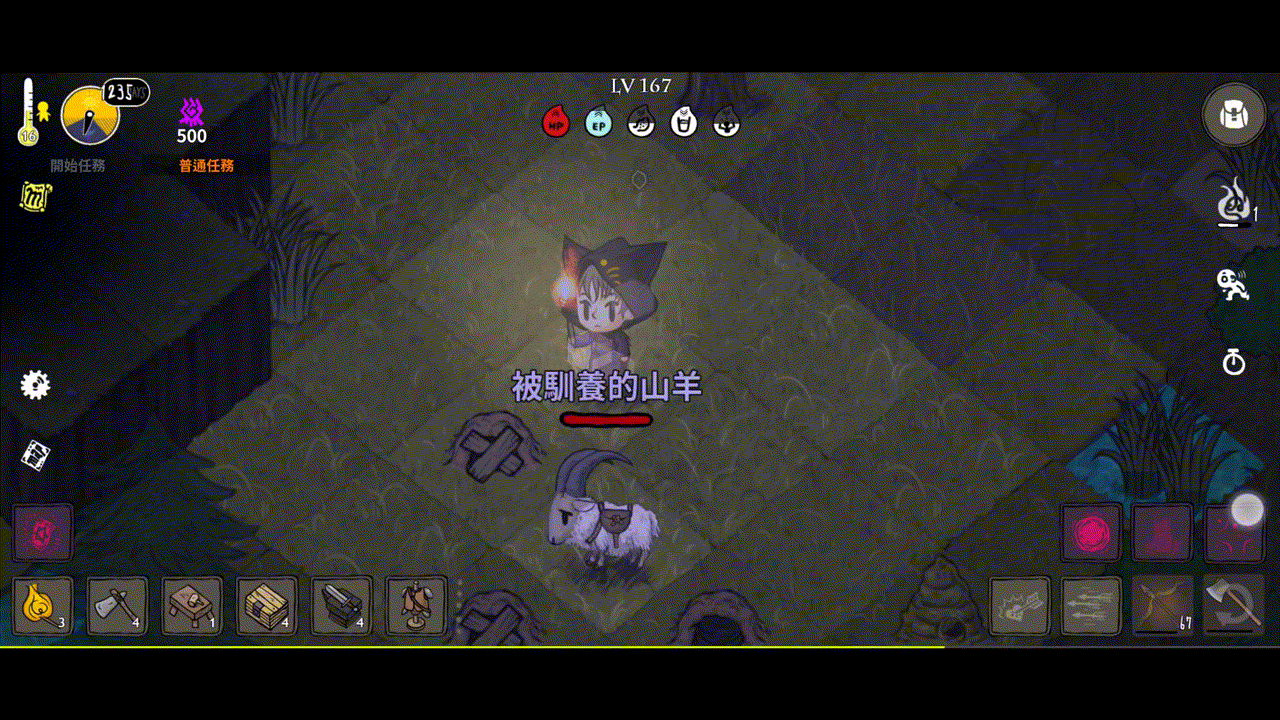Tap the screenshot camera icon
The width and height of the screenshot is (1280, 720).
click(x=36, y=458)
